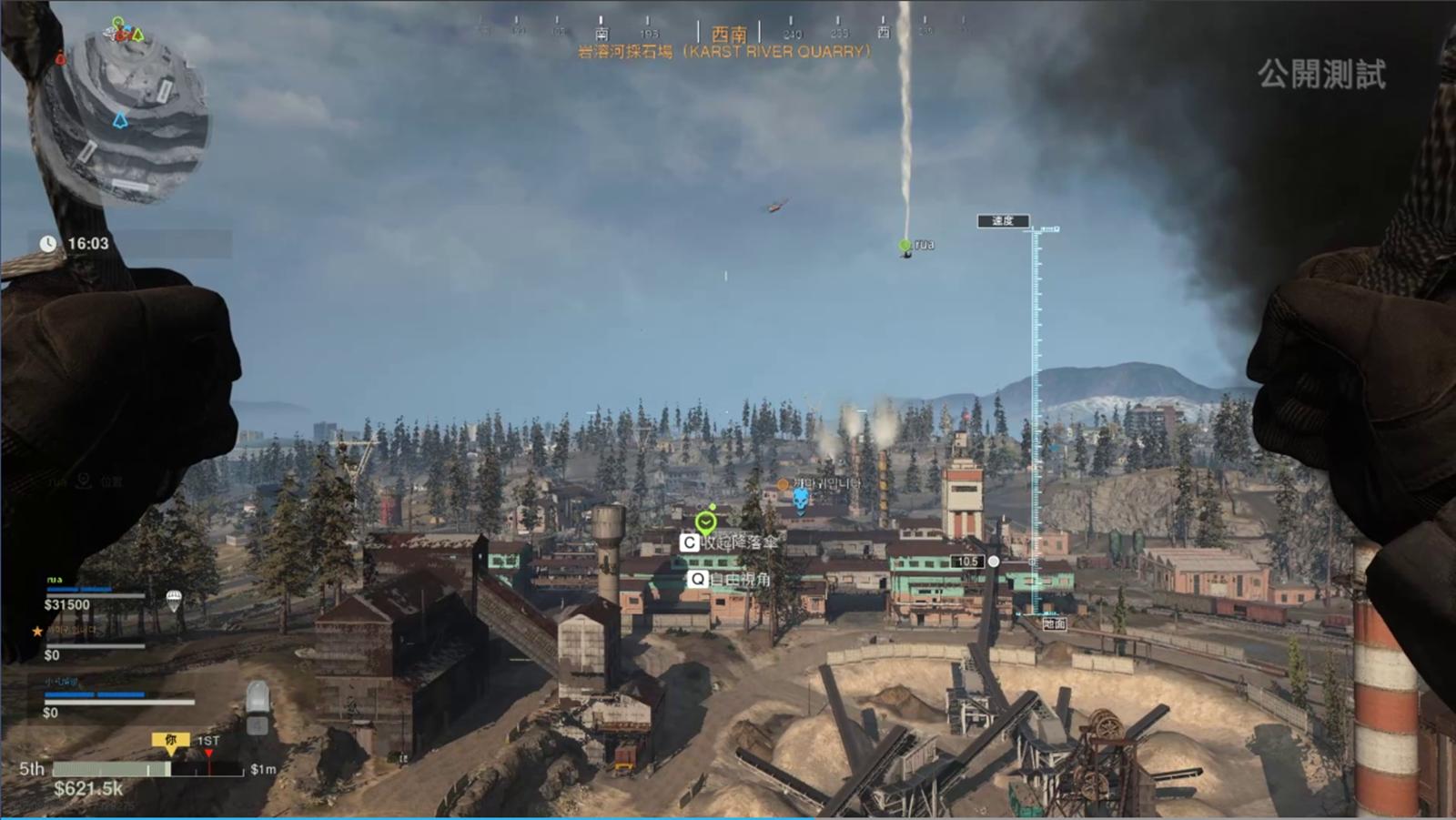Select the green ping marker over the buildings
This screenshot has width=1456, height=820.
pyautogui.click(x=705, y=522)
